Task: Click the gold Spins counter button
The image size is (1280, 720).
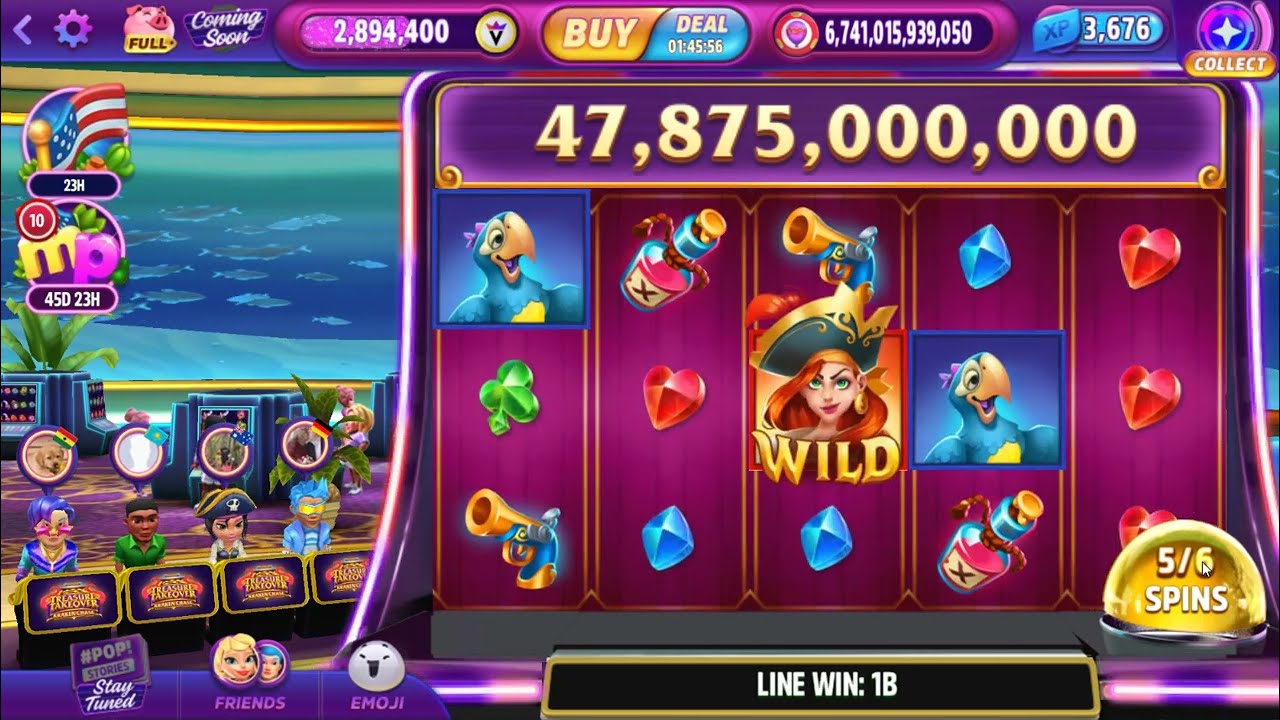Action: click(1183, 580)
